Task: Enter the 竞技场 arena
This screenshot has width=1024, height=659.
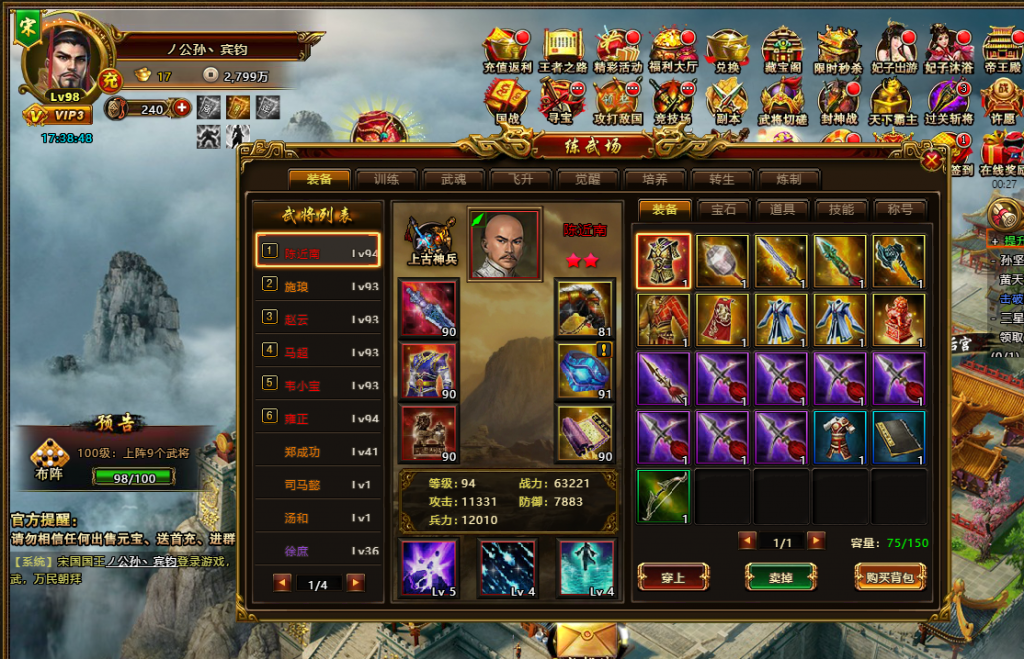Action: point(672,102)
